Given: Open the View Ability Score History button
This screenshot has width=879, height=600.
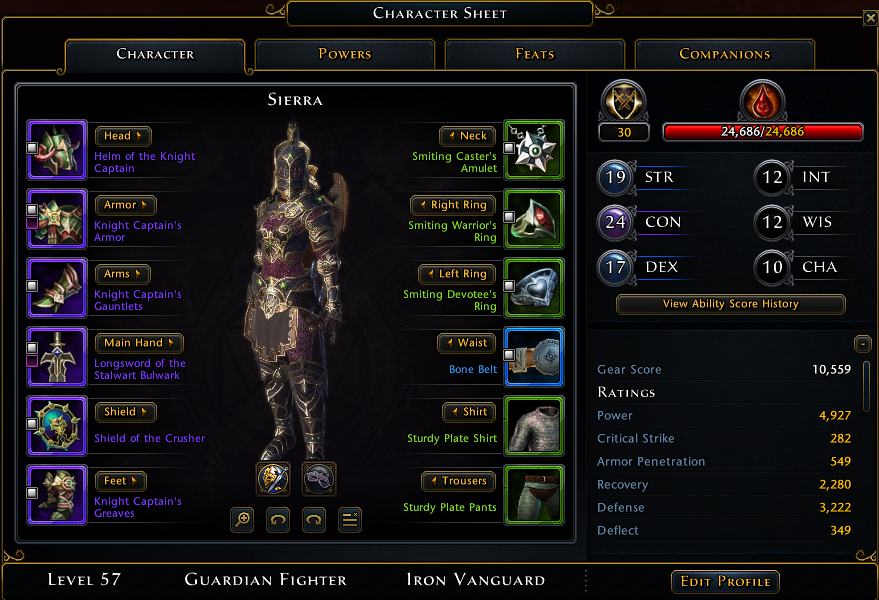Looking at the screenshot, I should [730, 304].
